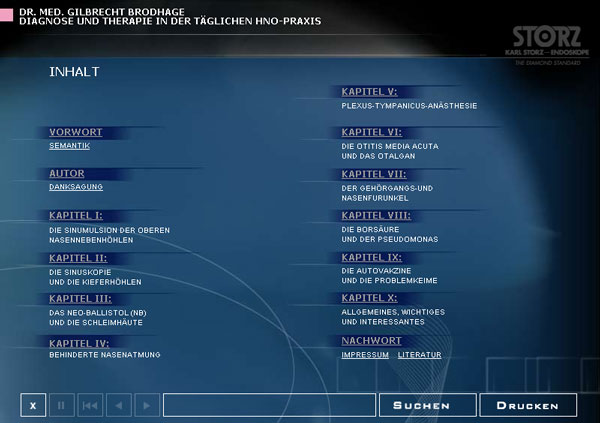600x423 pixels.
Task: Go to Kapitel VI Otitis Media Acuta
Action: [372, 132]
